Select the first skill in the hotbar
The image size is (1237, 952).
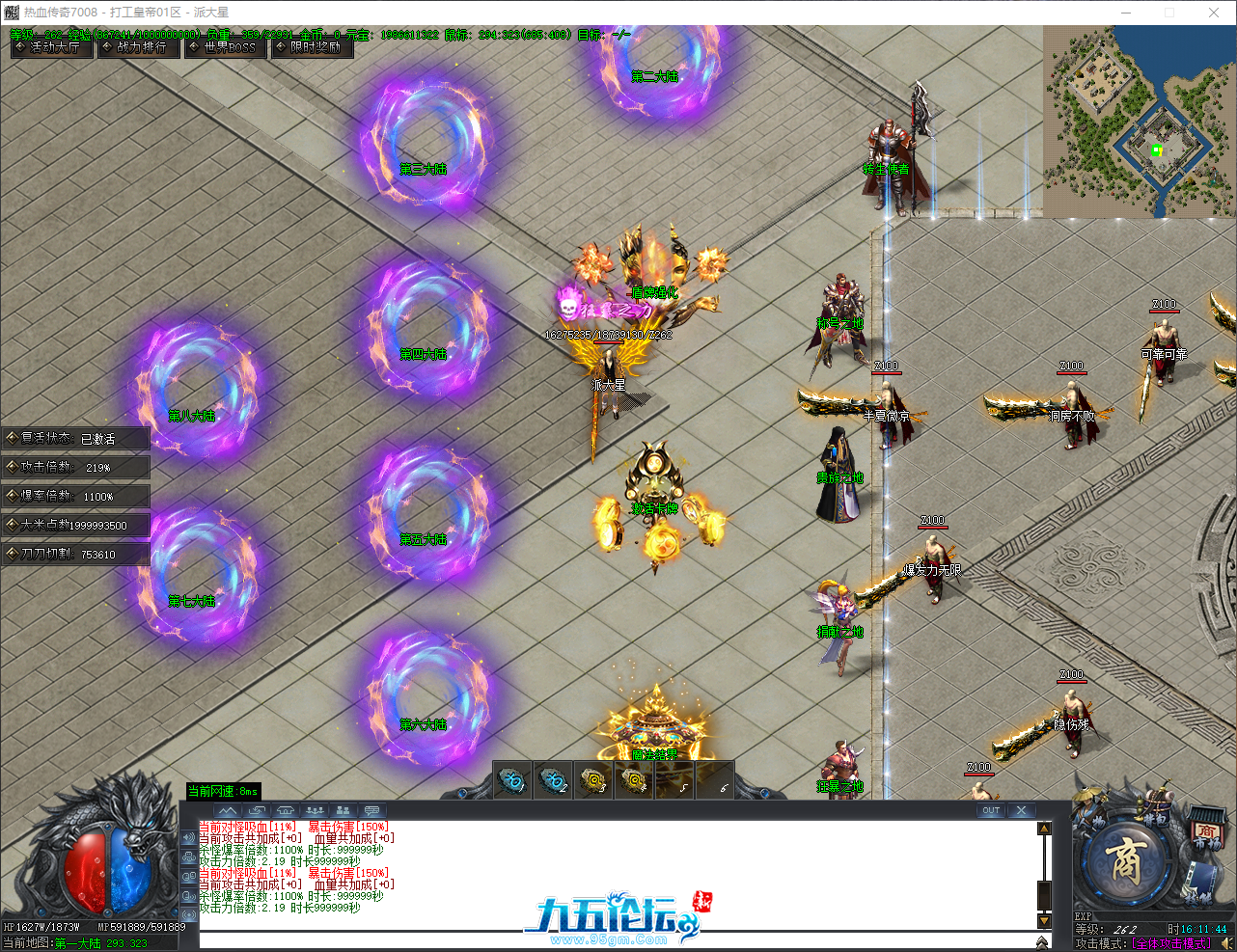coord(511,781)
